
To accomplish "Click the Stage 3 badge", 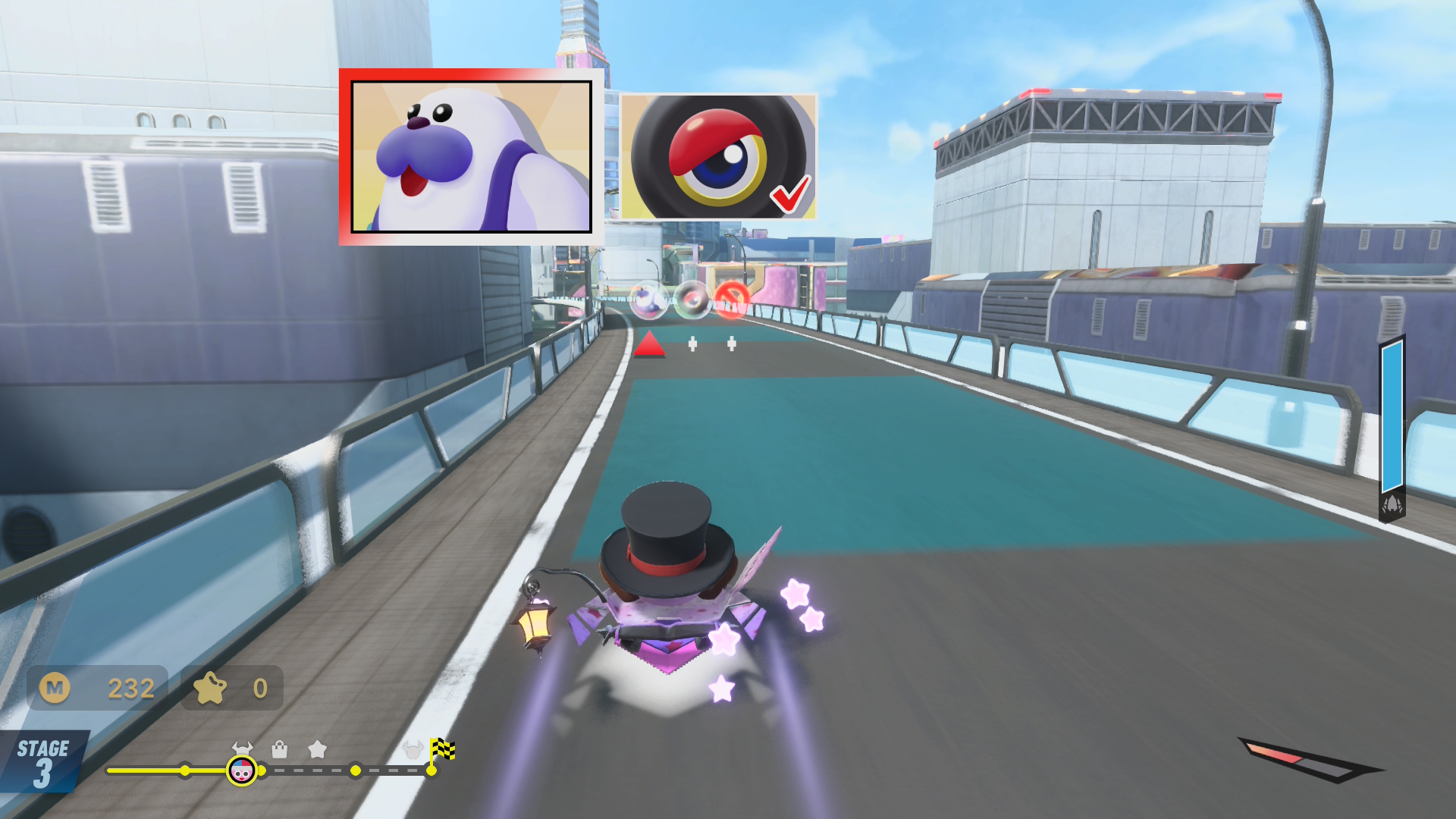I will 43,762.
